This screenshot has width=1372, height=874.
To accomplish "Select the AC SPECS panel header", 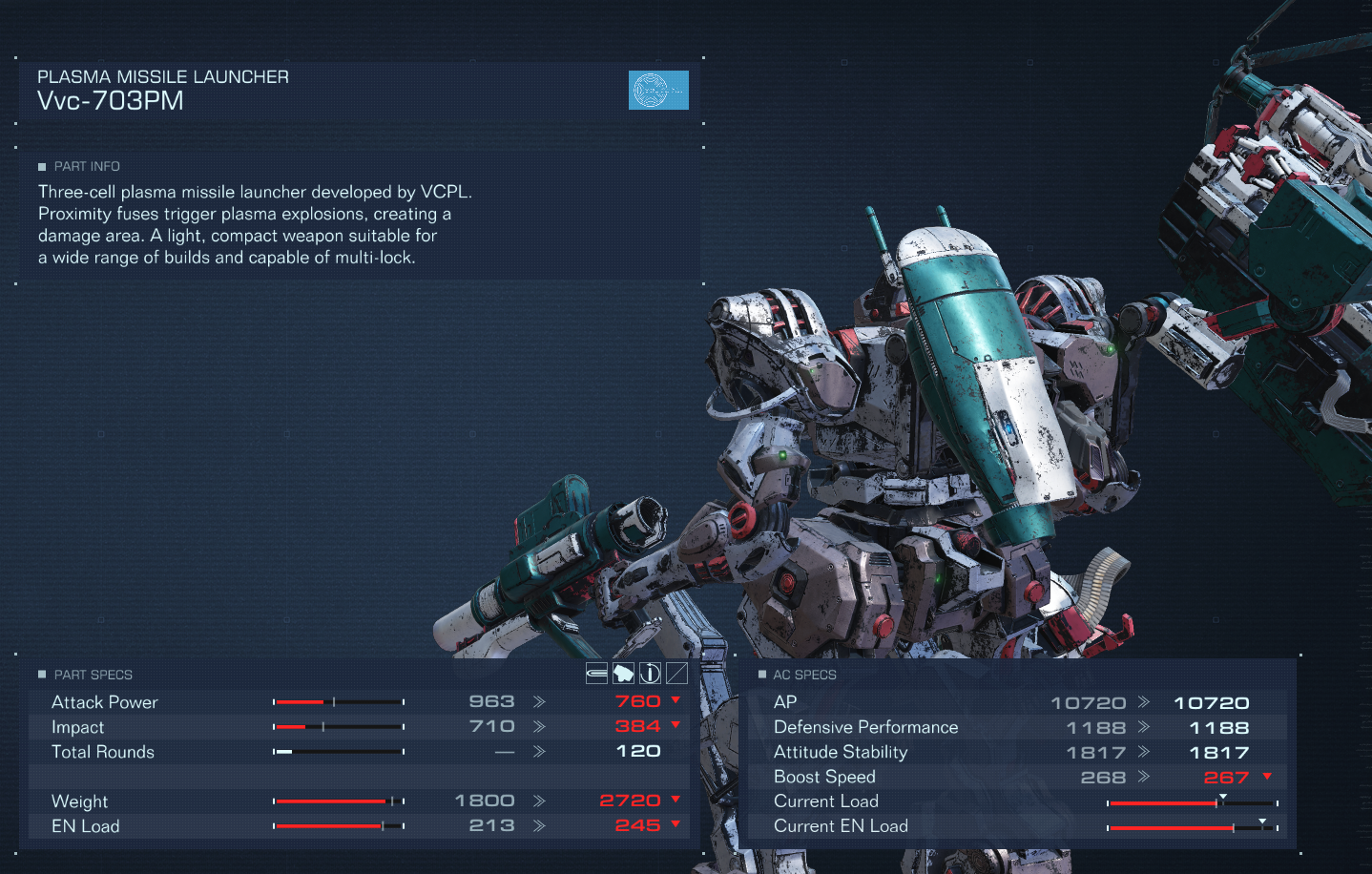I will coord(803,675).
